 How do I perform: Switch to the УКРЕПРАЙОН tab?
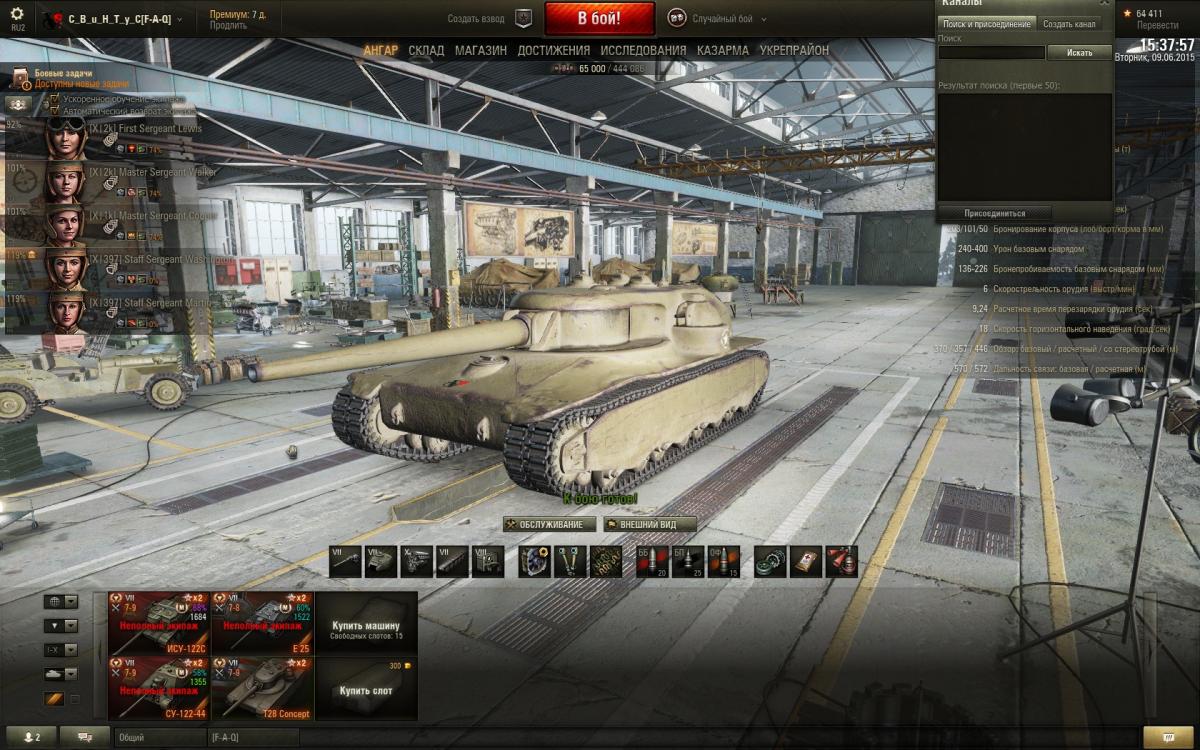click(x=794, y=50)
